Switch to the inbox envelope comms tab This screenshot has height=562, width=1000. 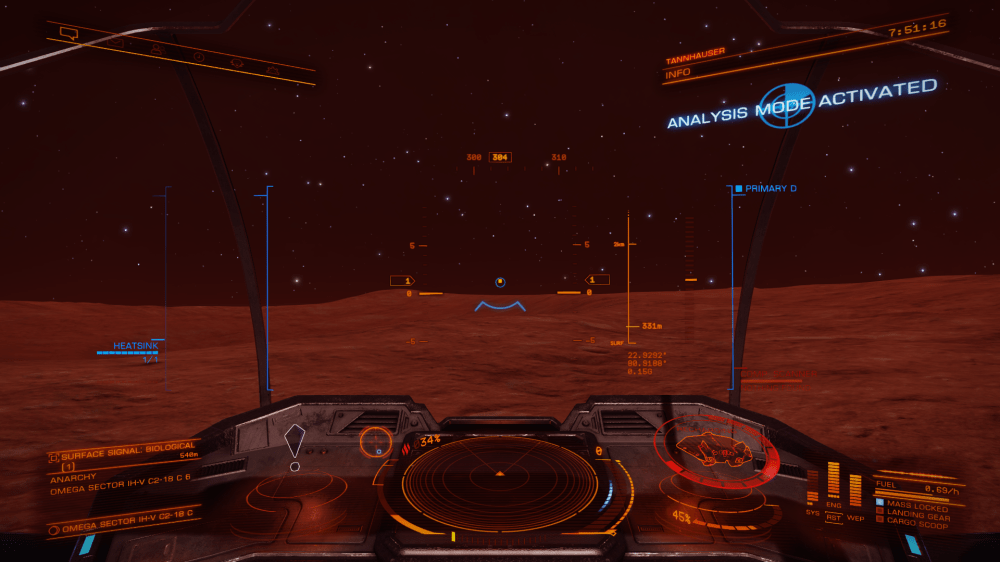click(117, 42)
